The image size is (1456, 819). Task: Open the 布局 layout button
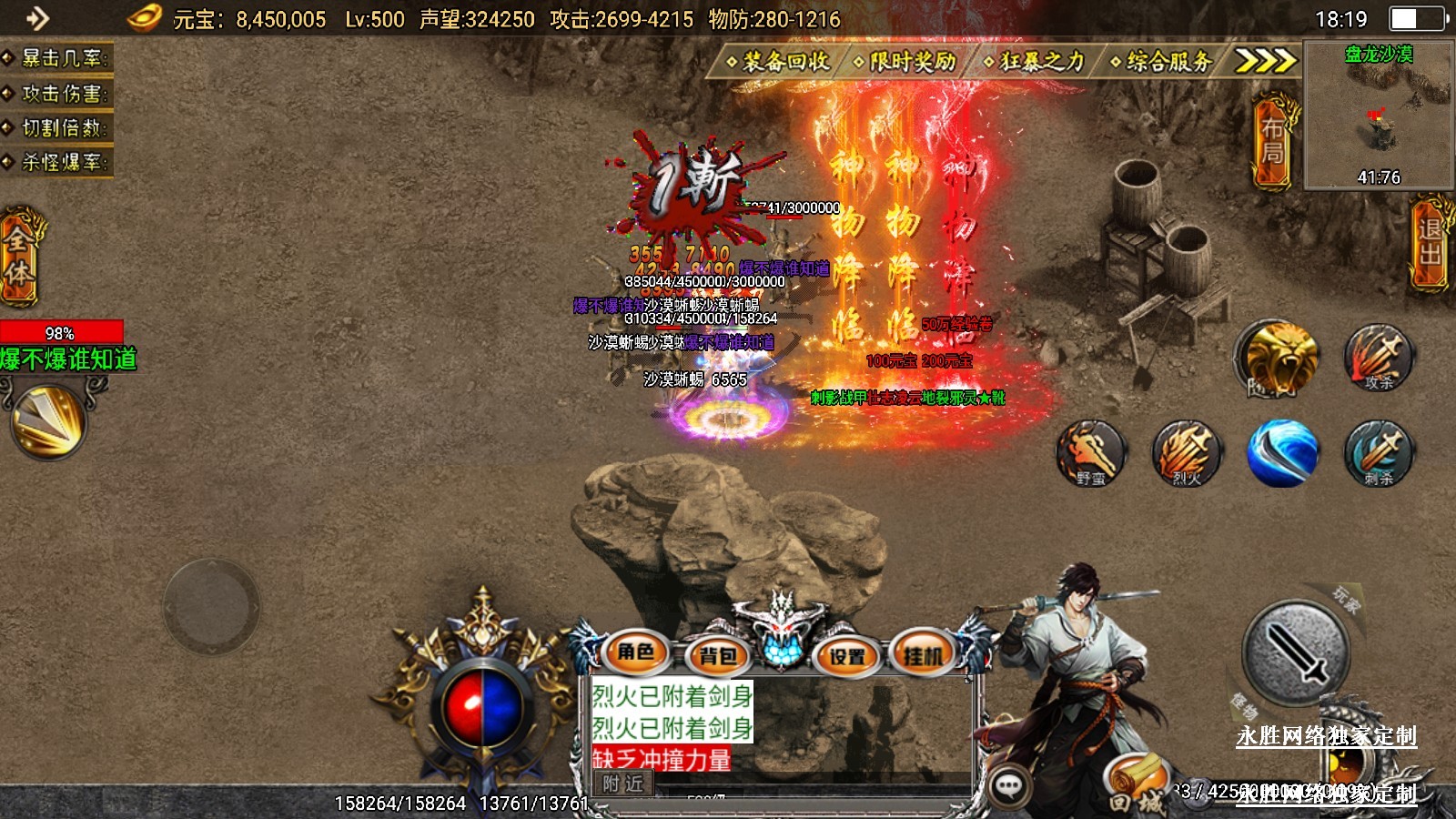pos(1272,141)
